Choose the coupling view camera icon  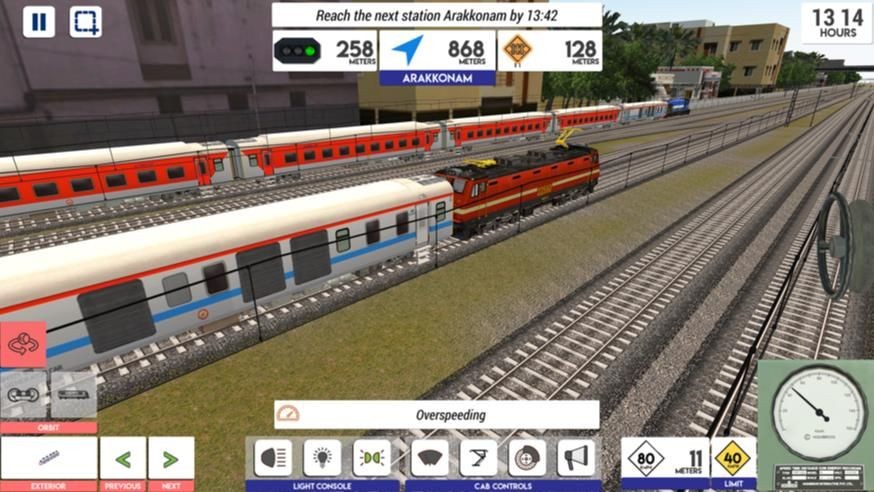(23, 394)
